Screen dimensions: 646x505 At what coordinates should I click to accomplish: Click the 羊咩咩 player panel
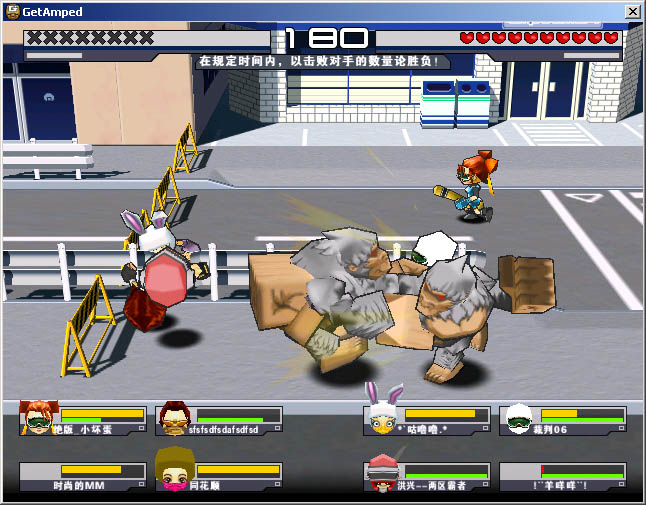pos(563,476)
